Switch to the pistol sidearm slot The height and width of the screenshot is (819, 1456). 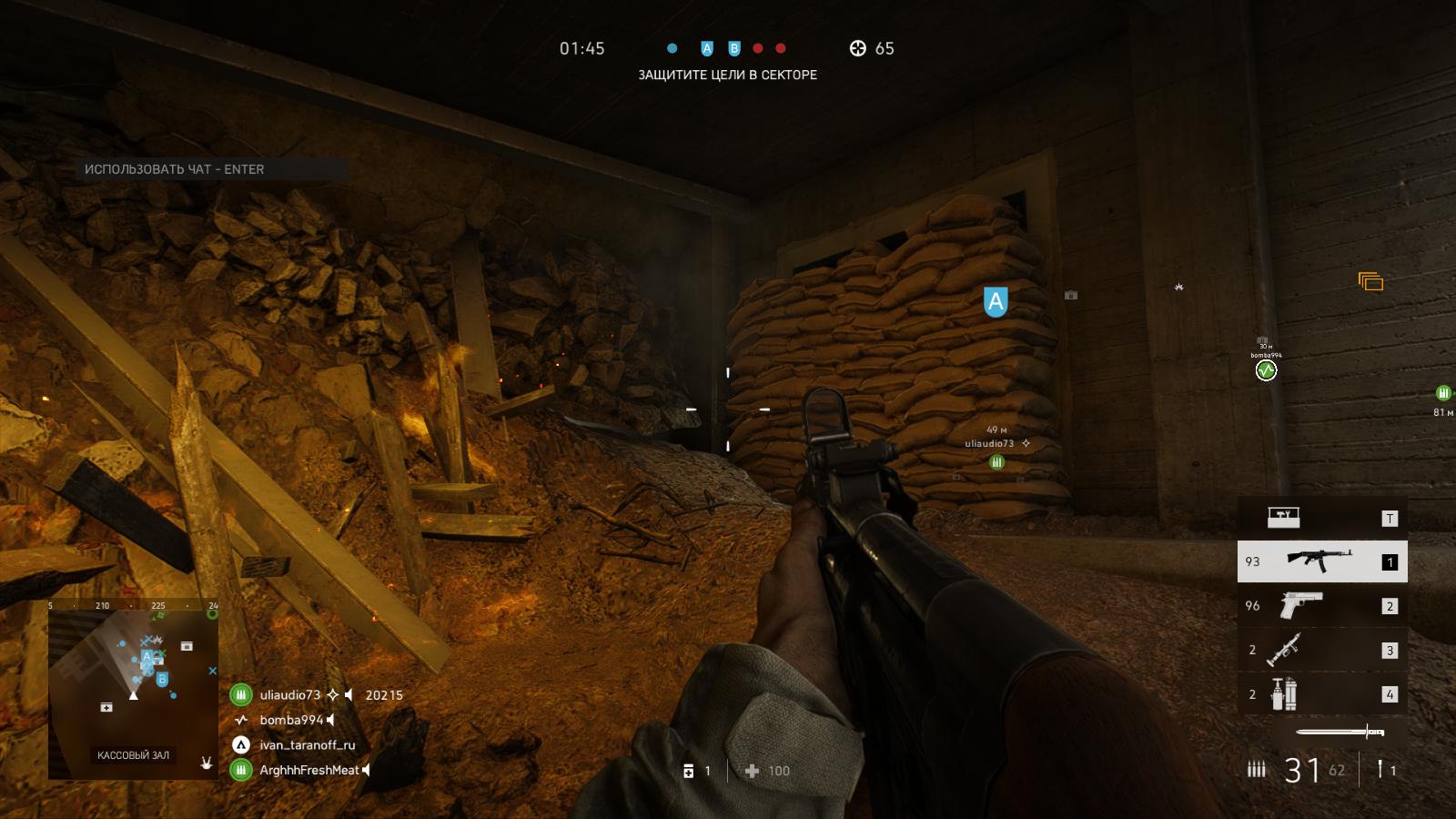(x=1321, y=605)
